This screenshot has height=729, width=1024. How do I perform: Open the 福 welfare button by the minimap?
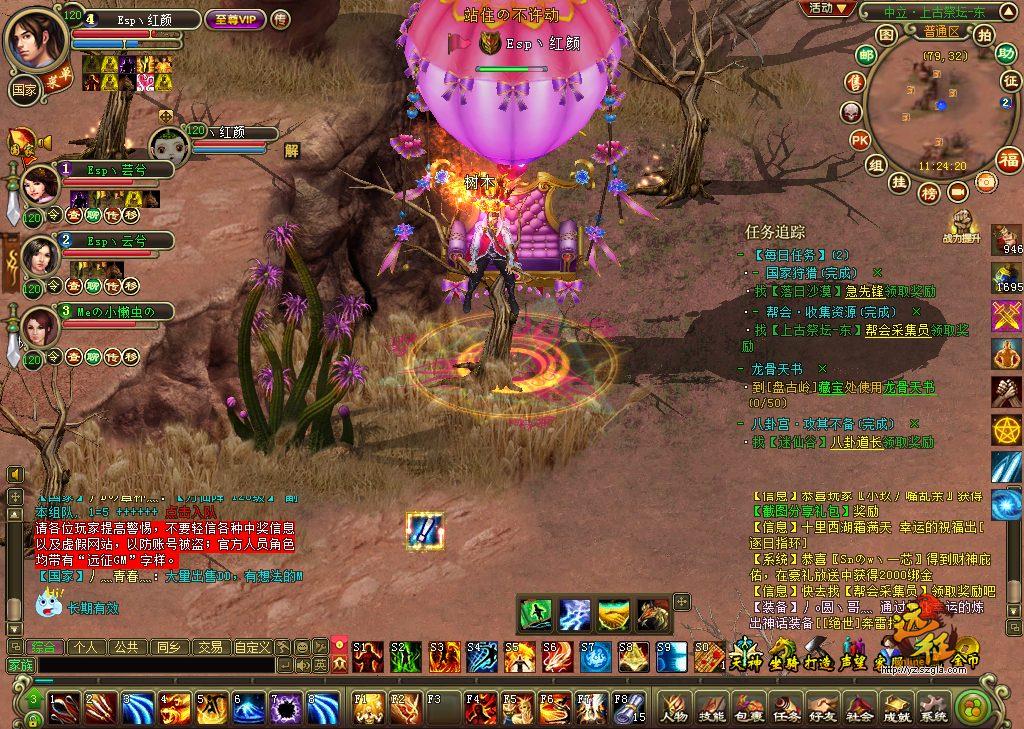[1009, 159]
